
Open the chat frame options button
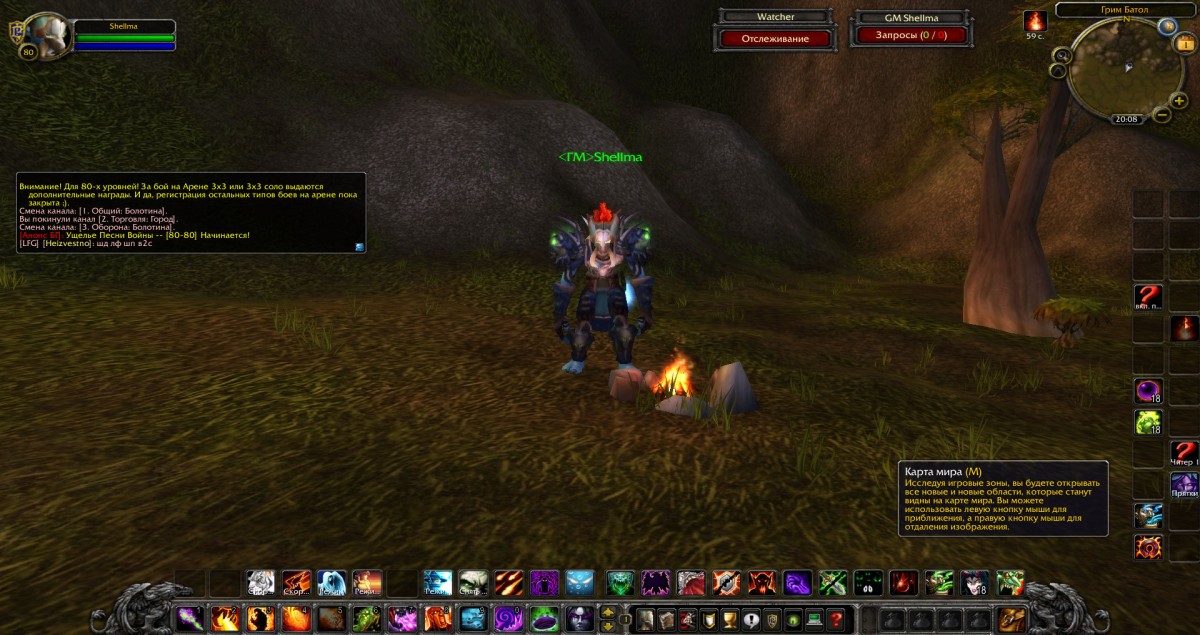click(x=359, y=246)
